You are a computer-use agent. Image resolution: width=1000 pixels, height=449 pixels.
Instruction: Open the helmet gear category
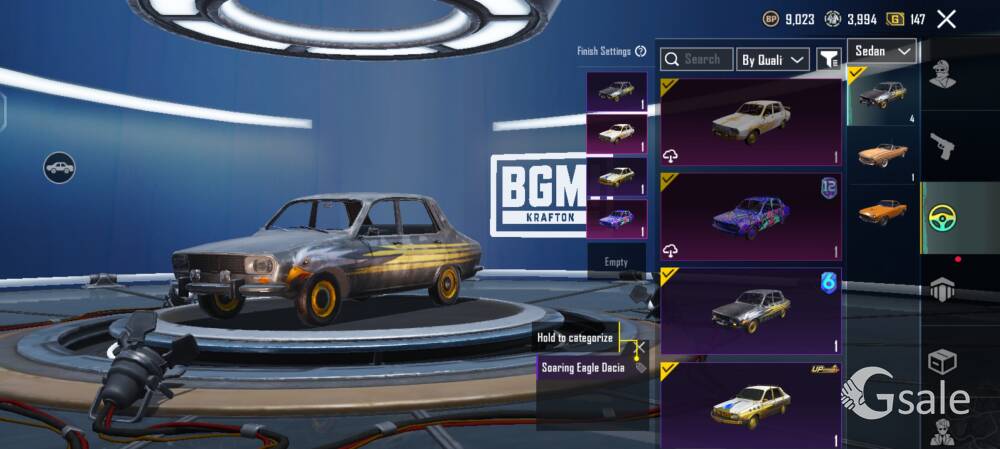point(941,290)
